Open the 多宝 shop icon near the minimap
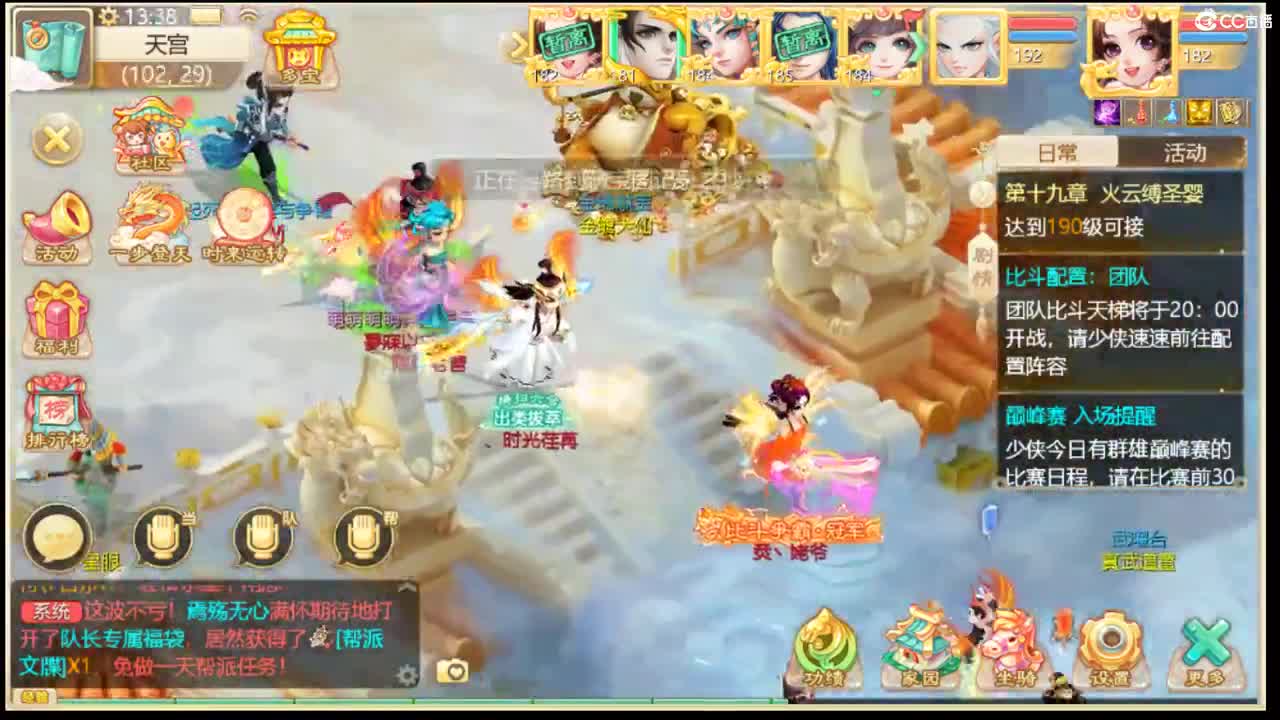Image resolution: width=1280 pixels, height=720 pixels. (300, 45)
